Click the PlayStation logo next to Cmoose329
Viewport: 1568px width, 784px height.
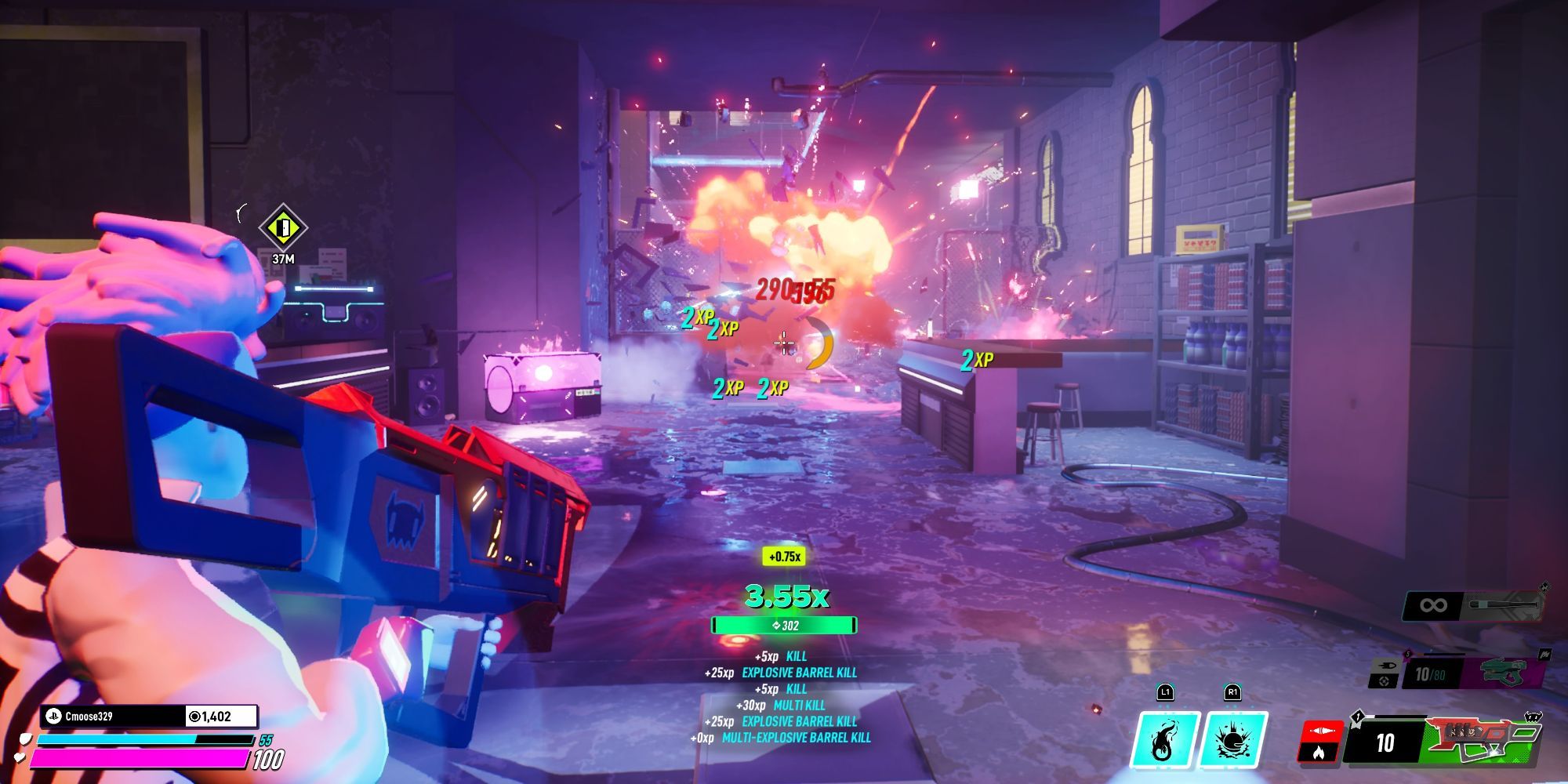53,716
